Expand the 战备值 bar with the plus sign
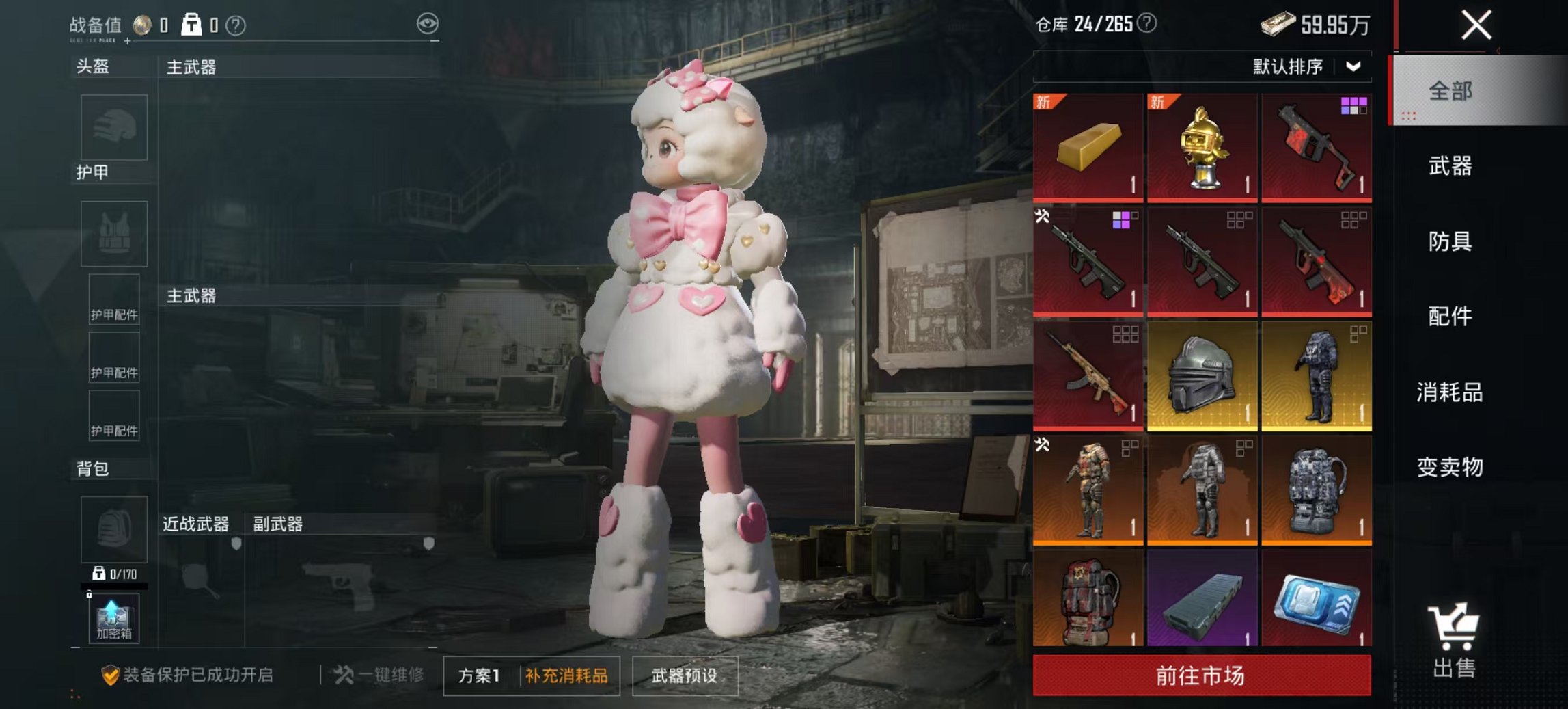Screen dimensions: 1568x709 click(128, 42)
